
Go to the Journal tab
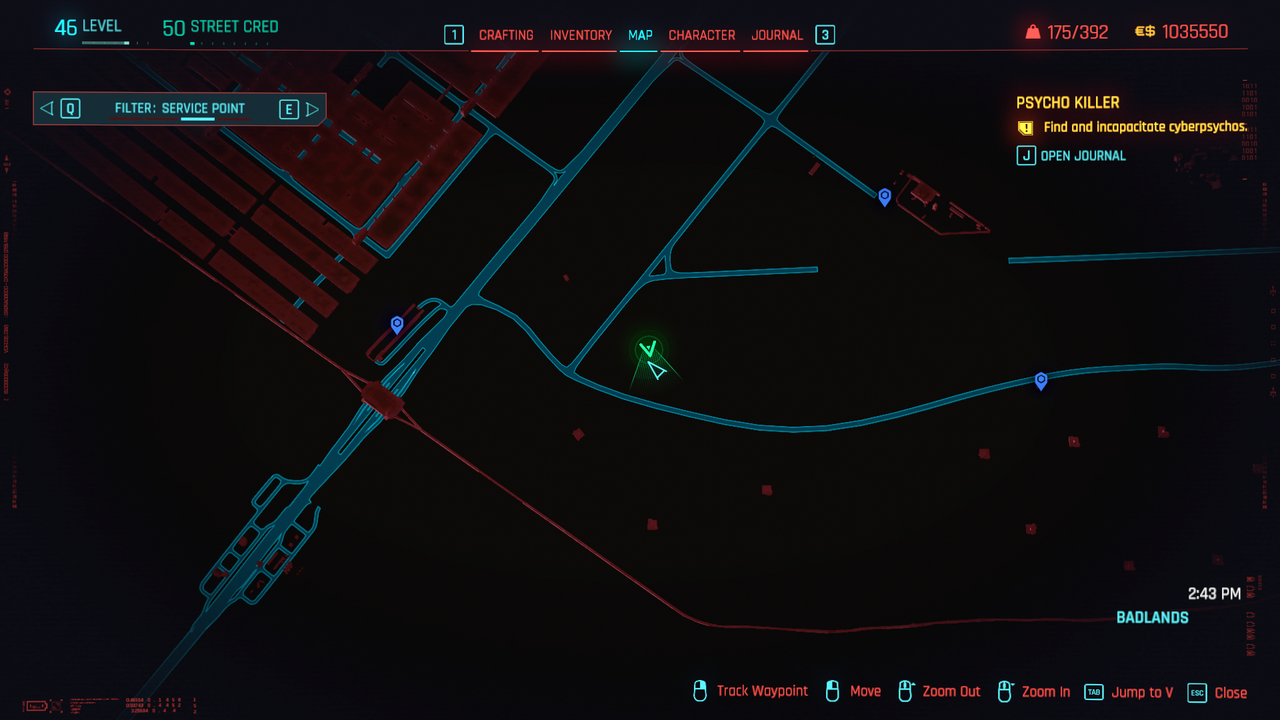[x=777, y=35]
